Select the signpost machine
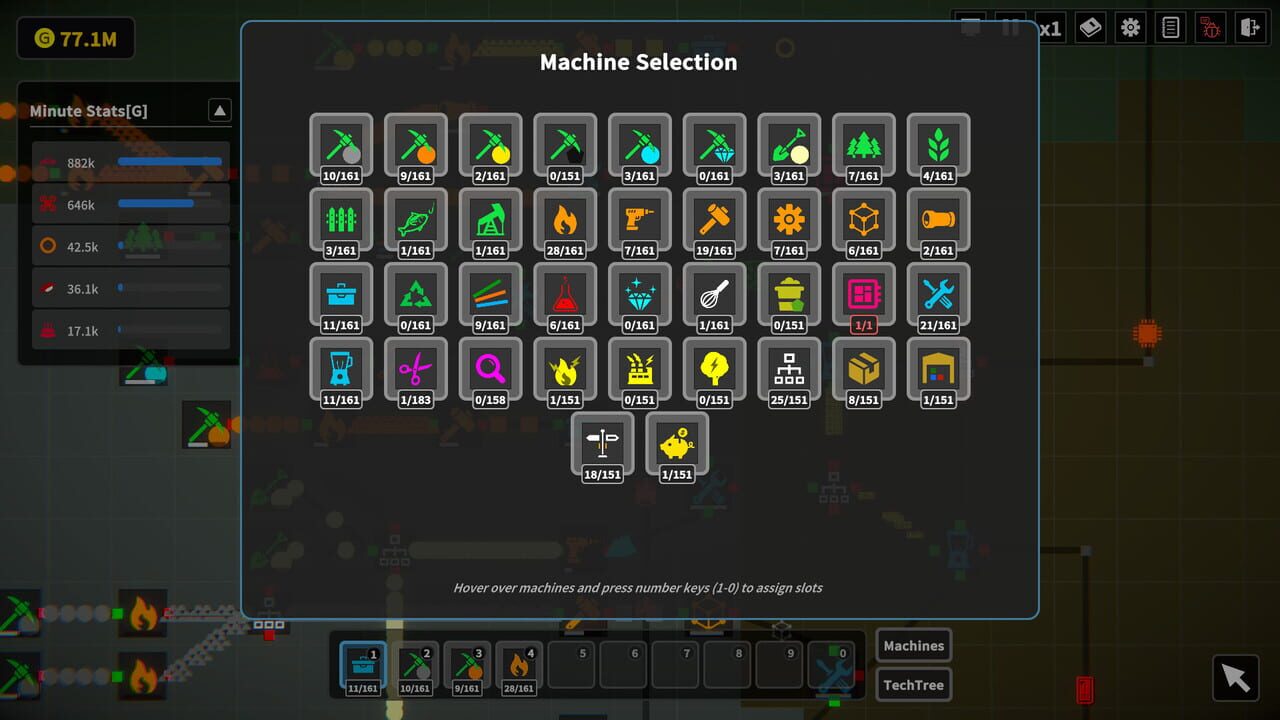 602,443
